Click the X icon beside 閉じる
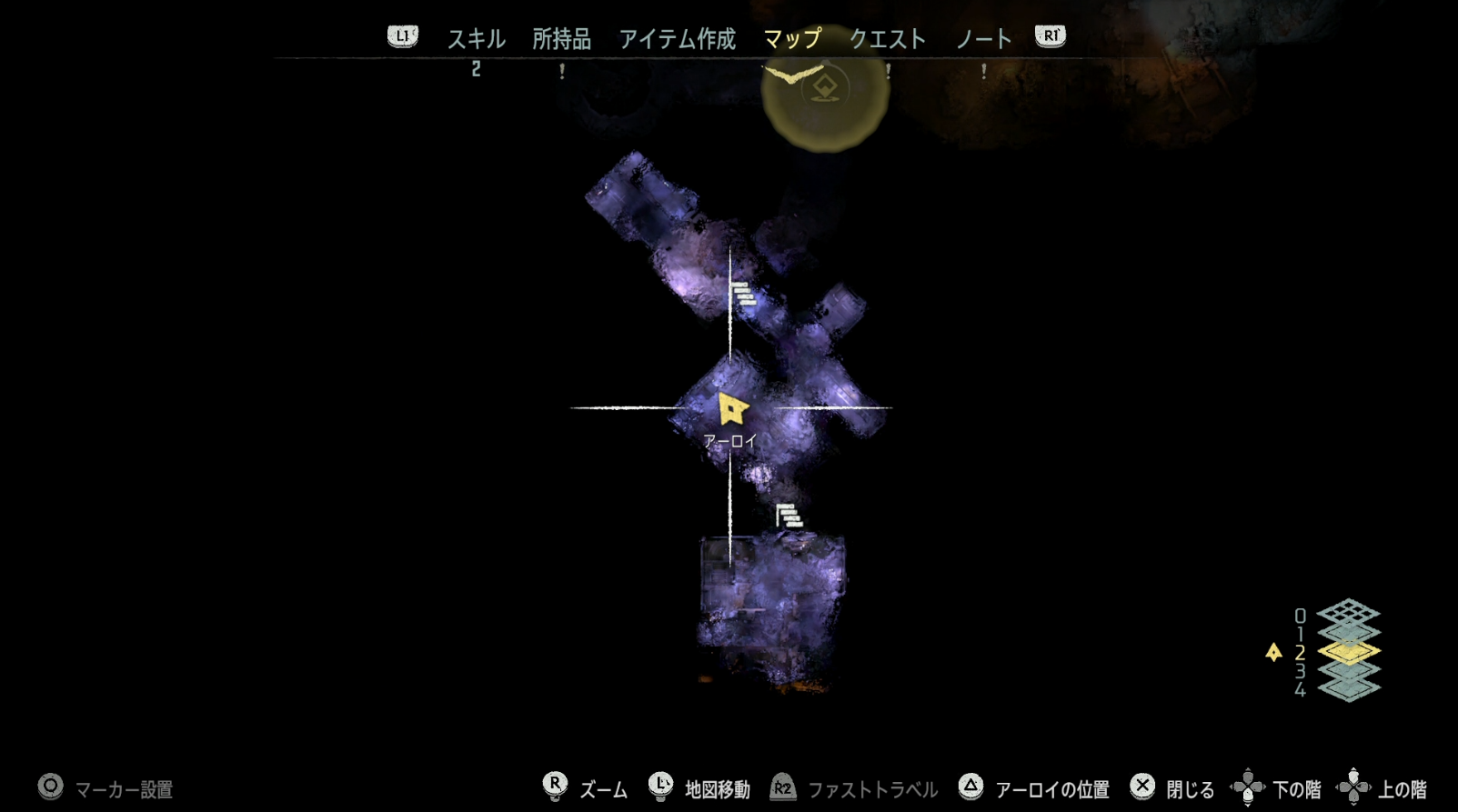The image size is (1458, 812). 1143,787
